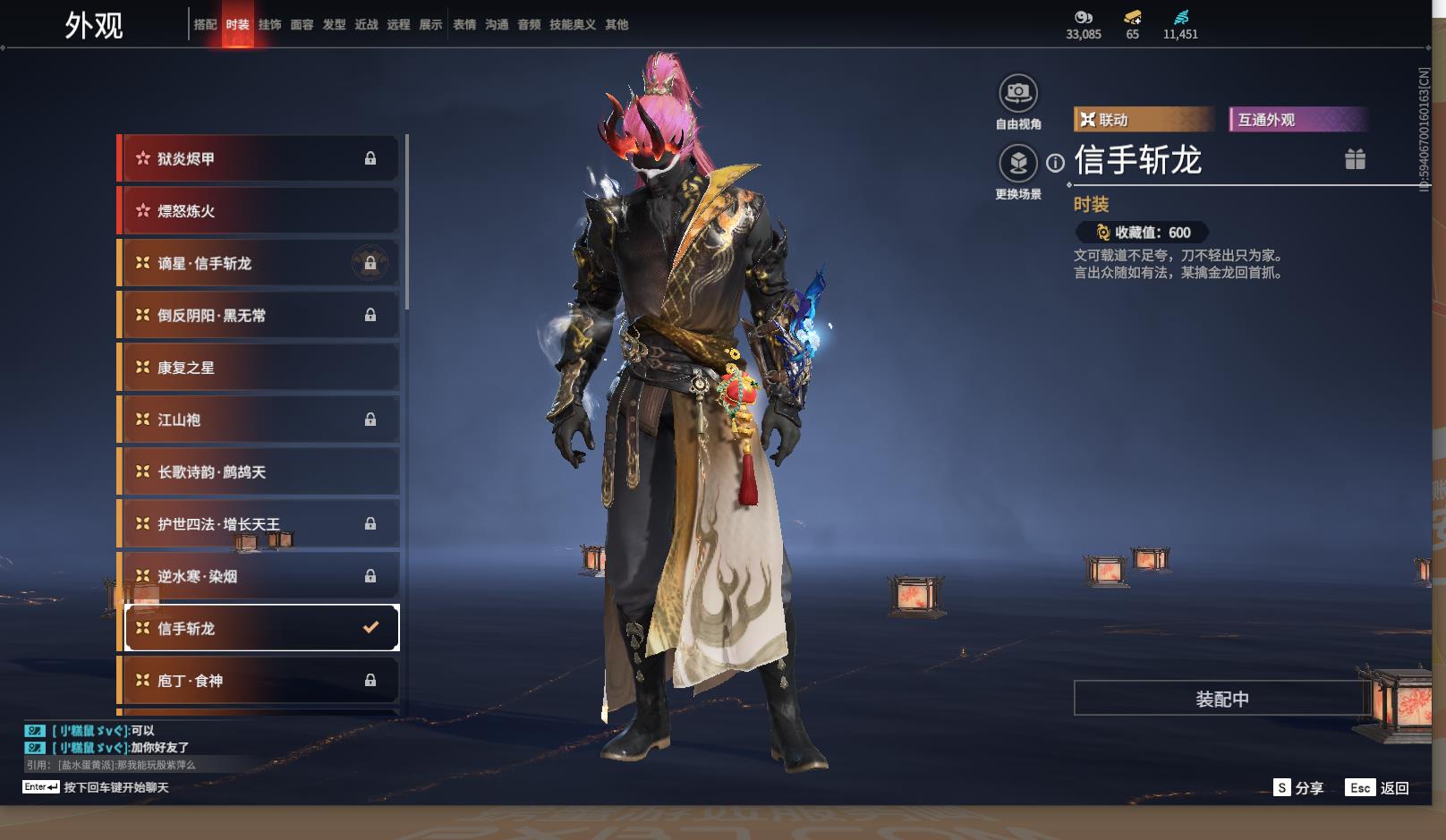The height and width of the screenshot is (840, 1446).
Task: Click the 更换场景 scene button
Action: click(1018, 164)
